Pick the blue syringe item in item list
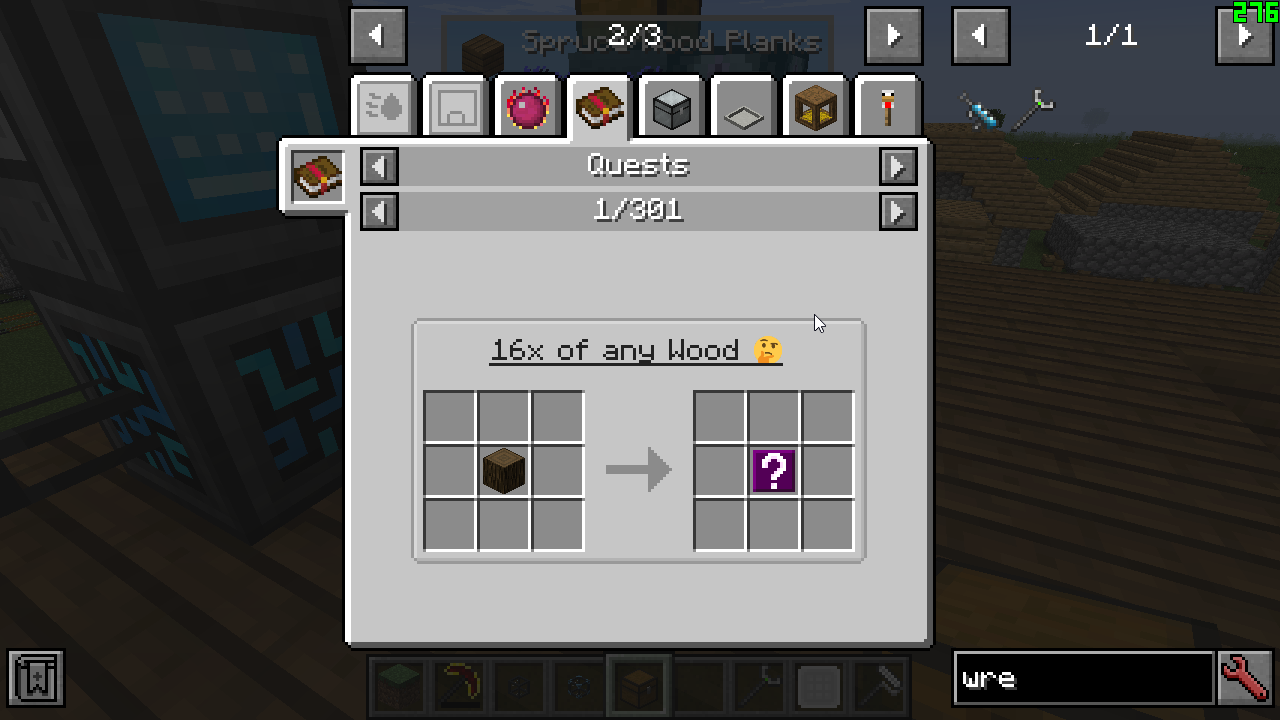Image resolution: width=1280 pixels, height=720 pixels. coord(981,109)
